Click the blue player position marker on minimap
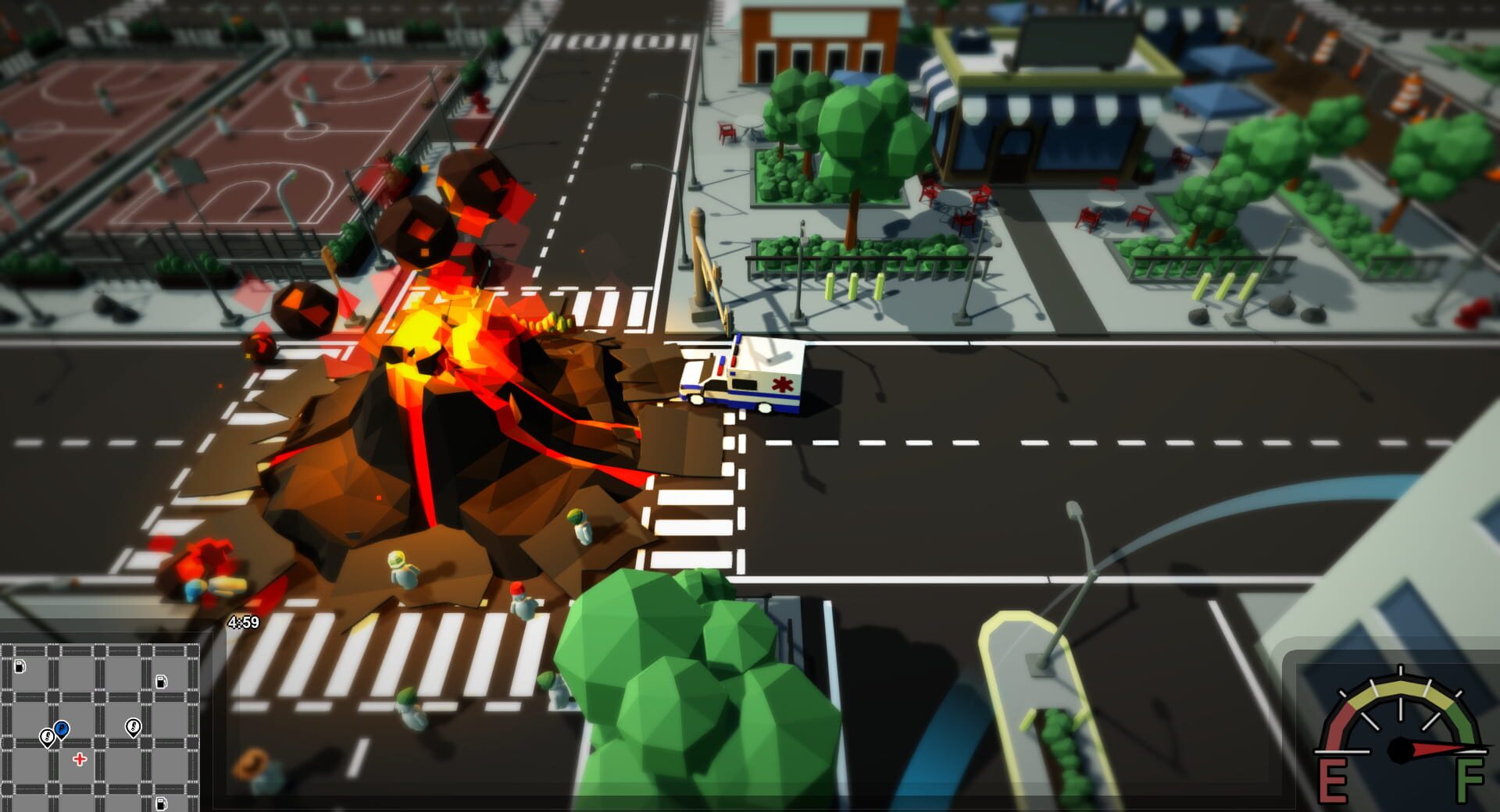Screen dimensions: 1500x812 pos(61,728)
